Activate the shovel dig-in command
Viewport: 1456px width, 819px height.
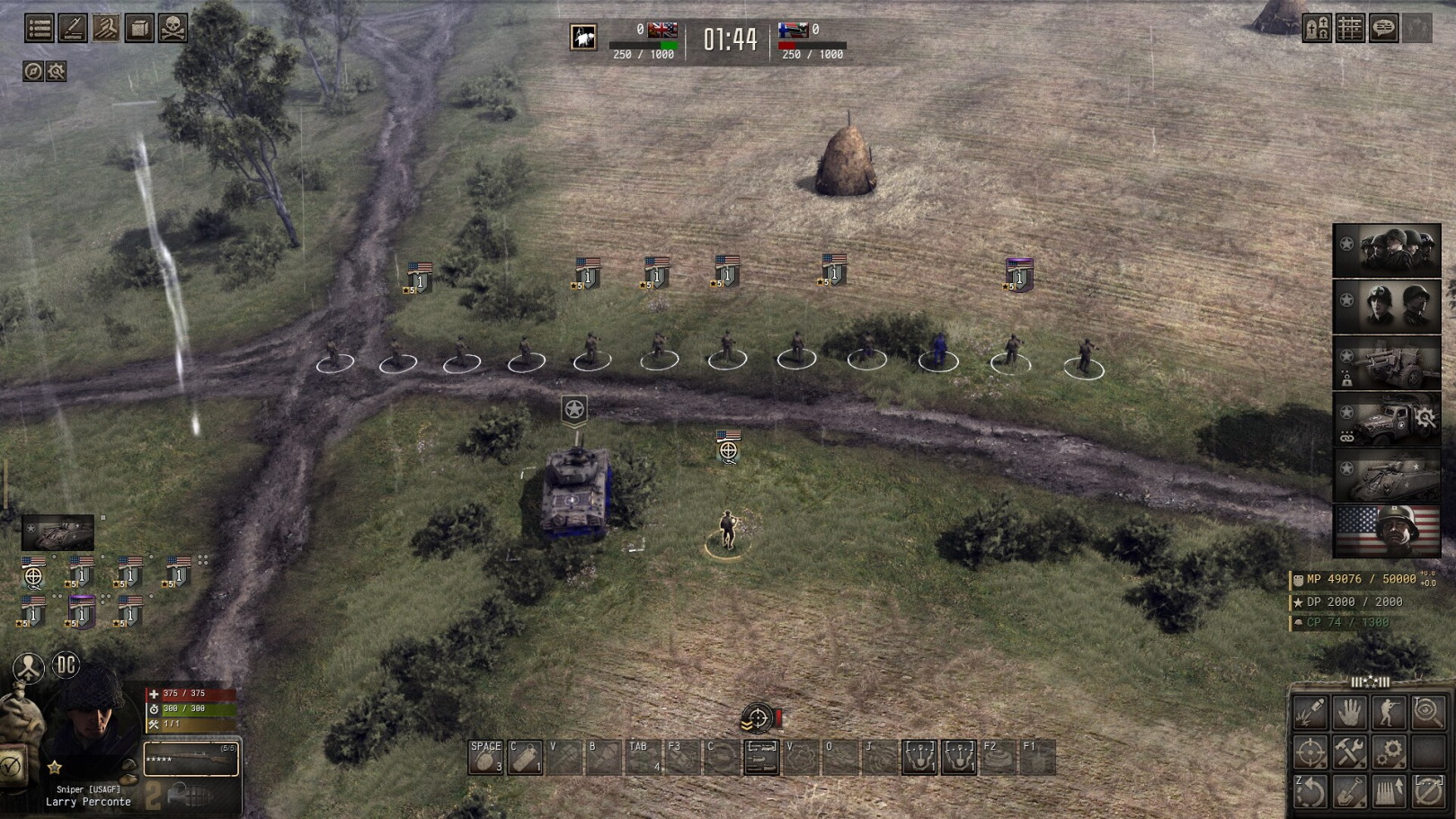coord(1350,791)
